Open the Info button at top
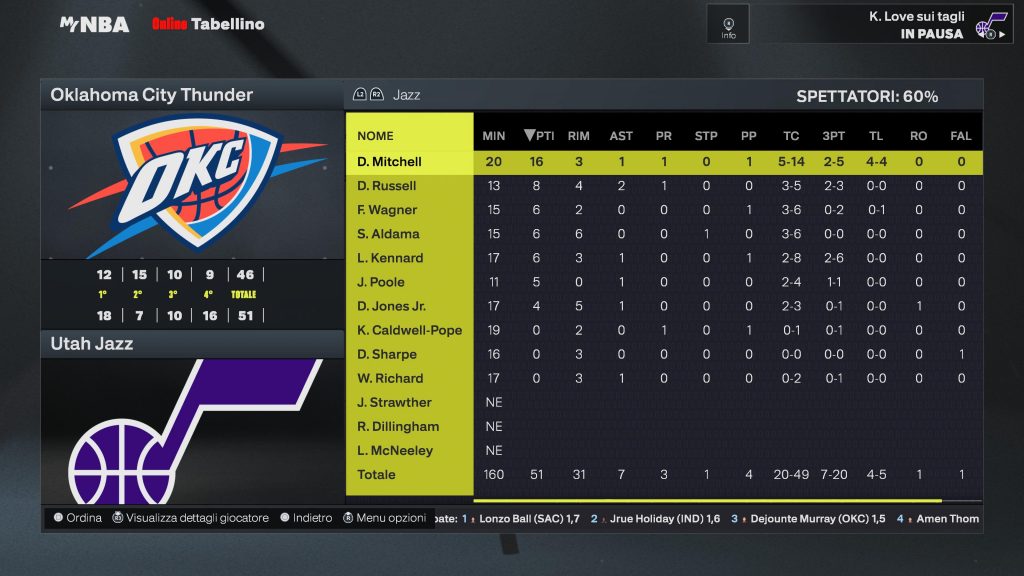1024x576 pixels. click(728, 24)
